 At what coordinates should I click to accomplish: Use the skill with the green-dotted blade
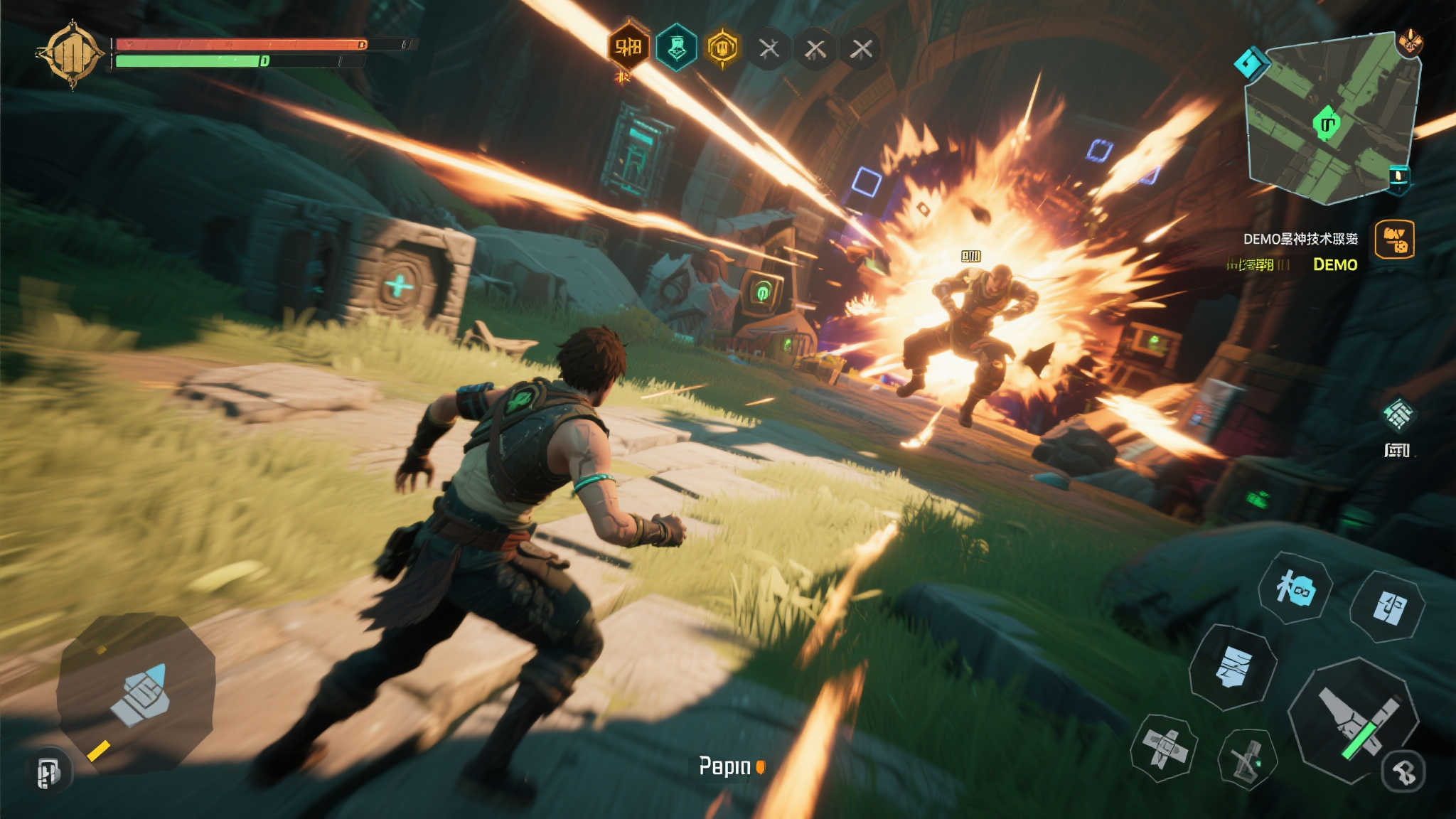point(1247,759)
